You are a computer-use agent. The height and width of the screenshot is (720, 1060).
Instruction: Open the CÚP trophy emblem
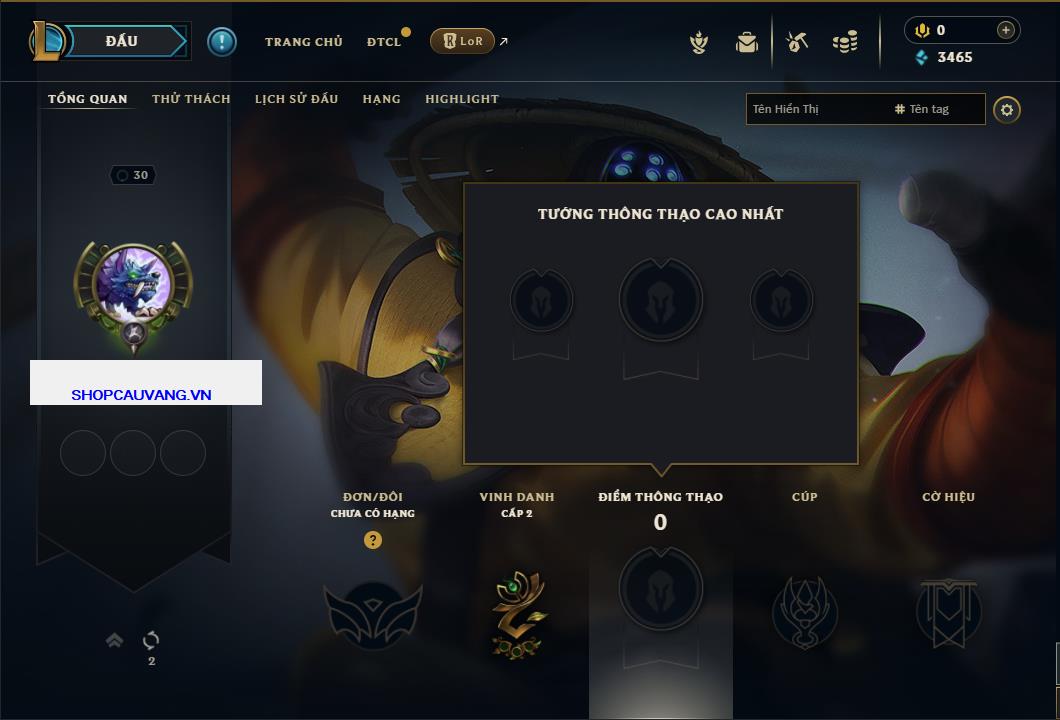click(x=804, y=611)
